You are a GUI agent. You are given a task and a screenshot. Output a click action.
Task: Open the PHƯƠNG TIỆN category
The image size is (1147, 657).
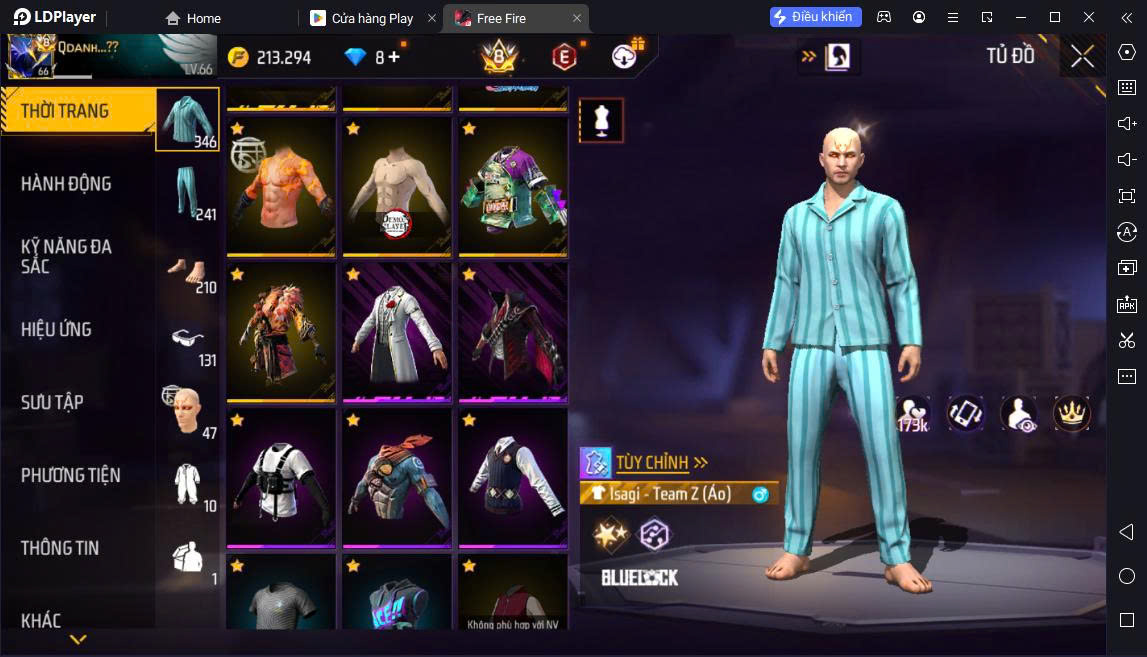pyautogui.click(x=70, y=475)
